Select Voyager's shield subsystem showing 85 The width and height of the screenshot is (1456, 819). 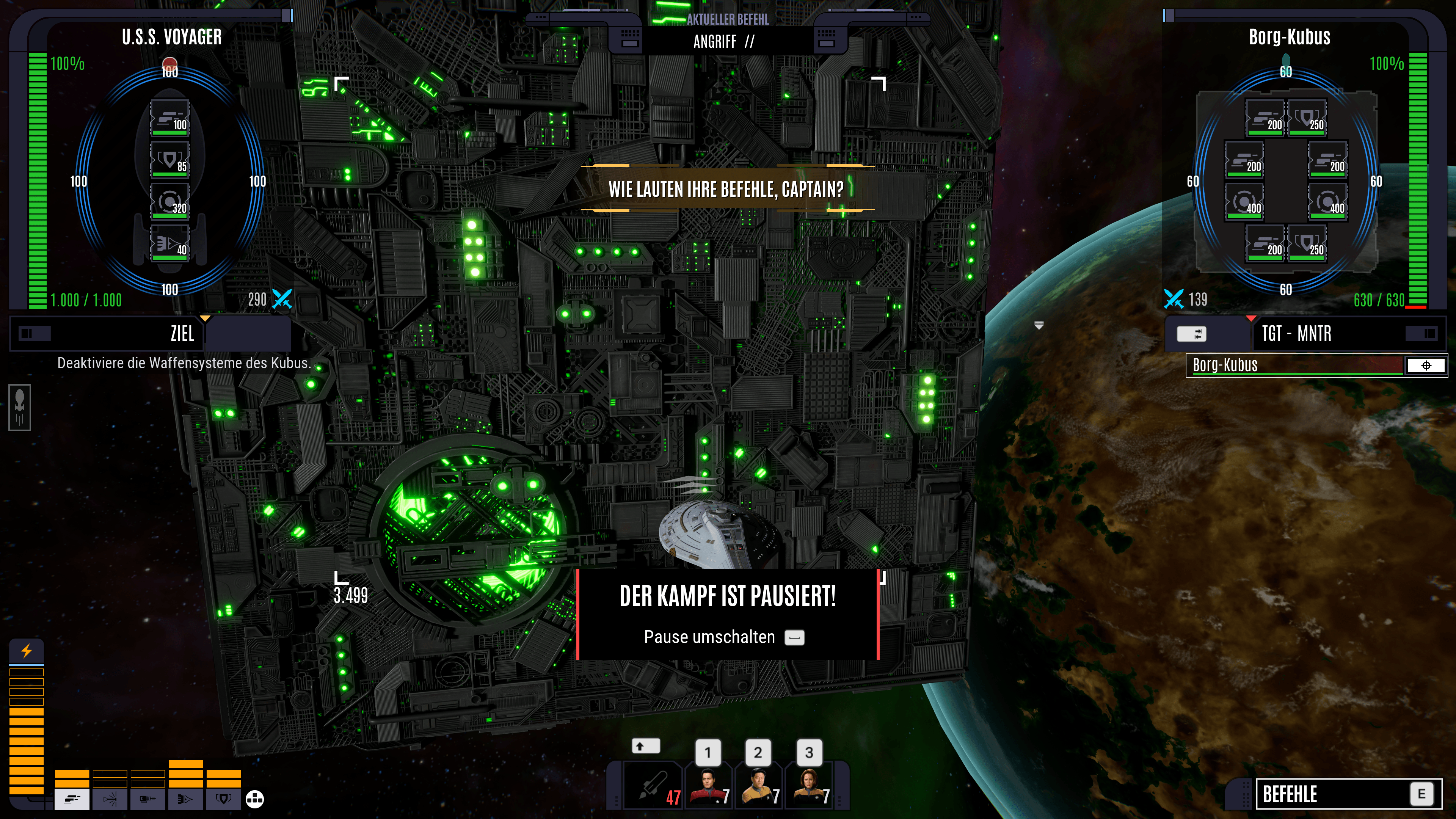tap(169, 160)
